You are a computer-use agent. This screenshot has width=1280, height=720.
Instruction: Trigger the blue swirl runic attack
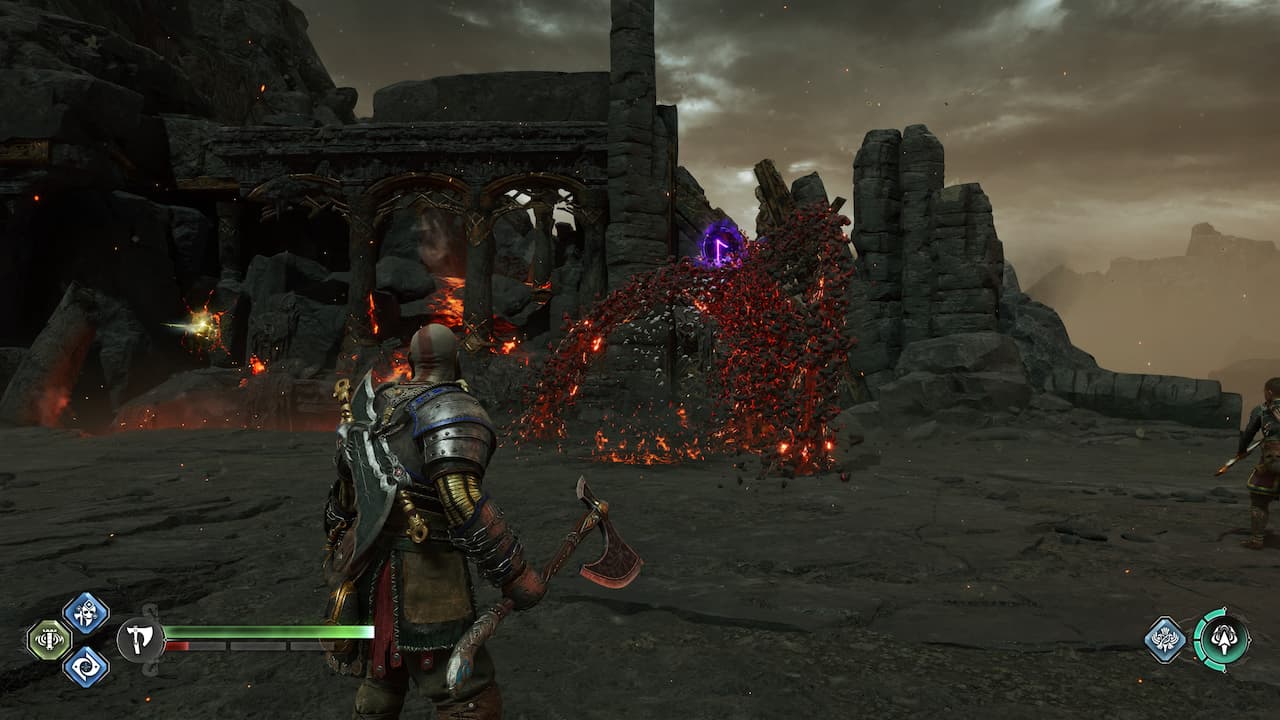click(x=86, y=666)
